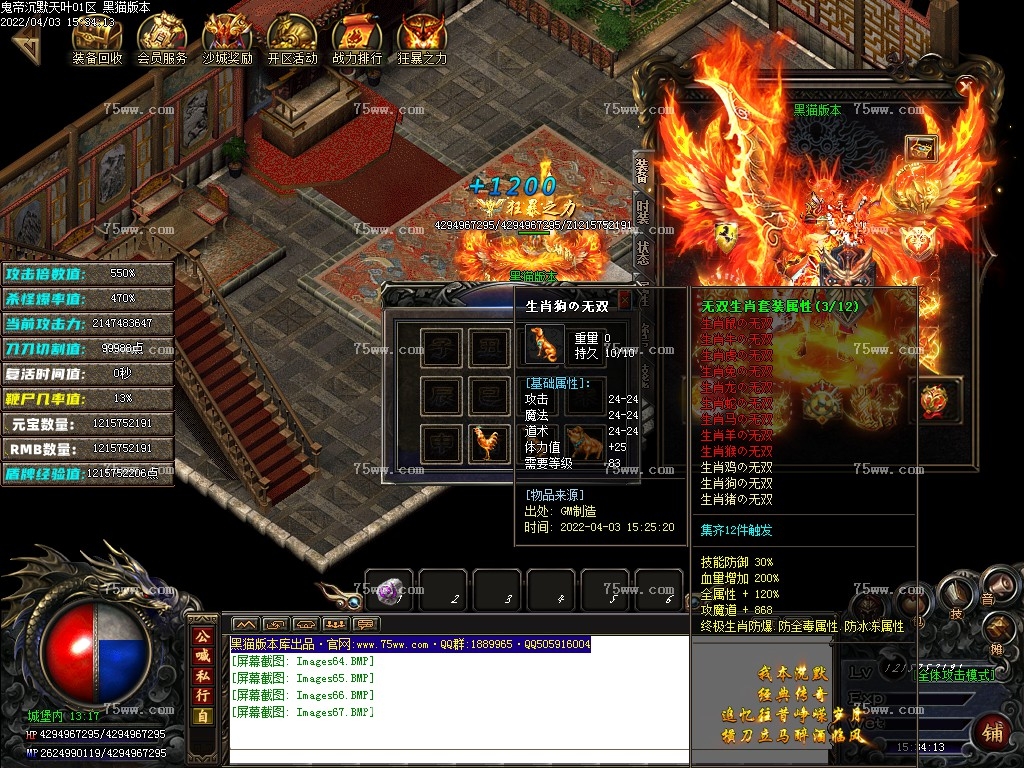Viewport: 1024px width, 768px height.
Task: Select the 私 private chat channel
Action: (x=203, y=676)
